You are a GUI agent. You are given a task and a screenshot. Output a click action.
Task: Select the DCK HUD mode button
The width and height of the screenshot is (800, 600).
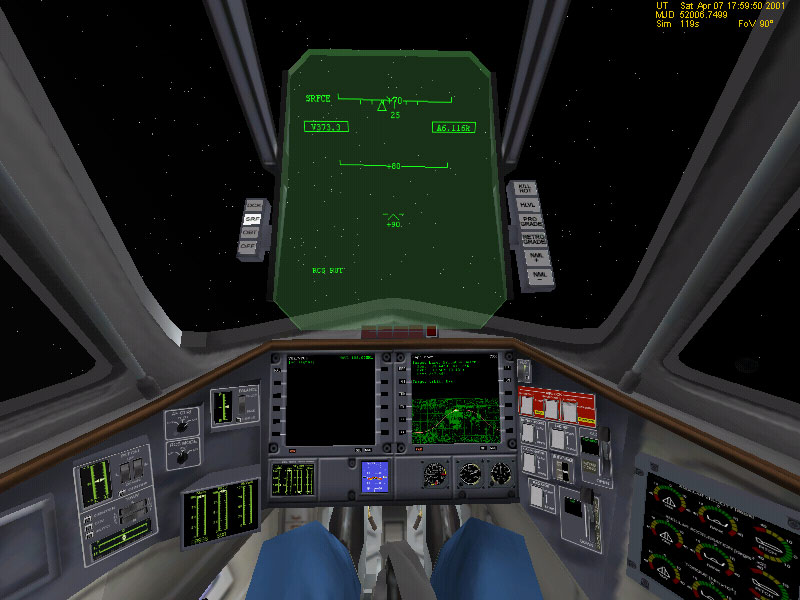(x=254, y=205)
